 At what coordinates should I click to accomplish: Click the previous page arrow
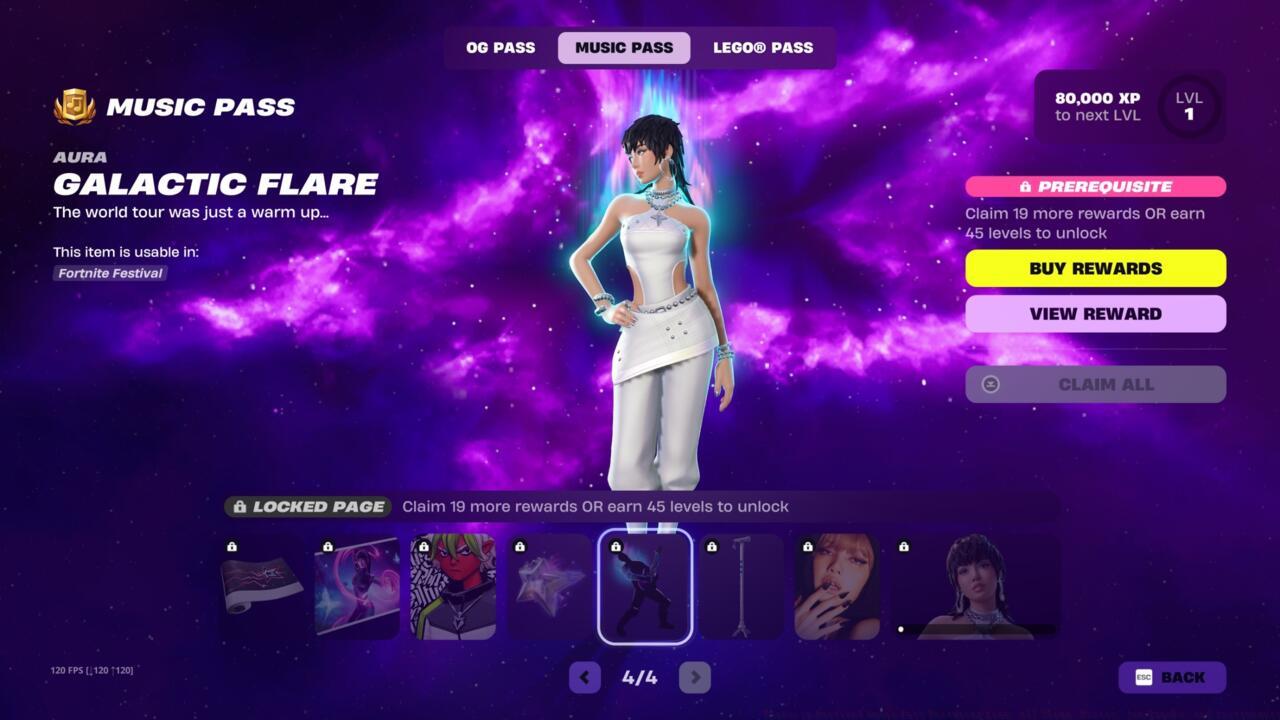(x=585, y=677)
